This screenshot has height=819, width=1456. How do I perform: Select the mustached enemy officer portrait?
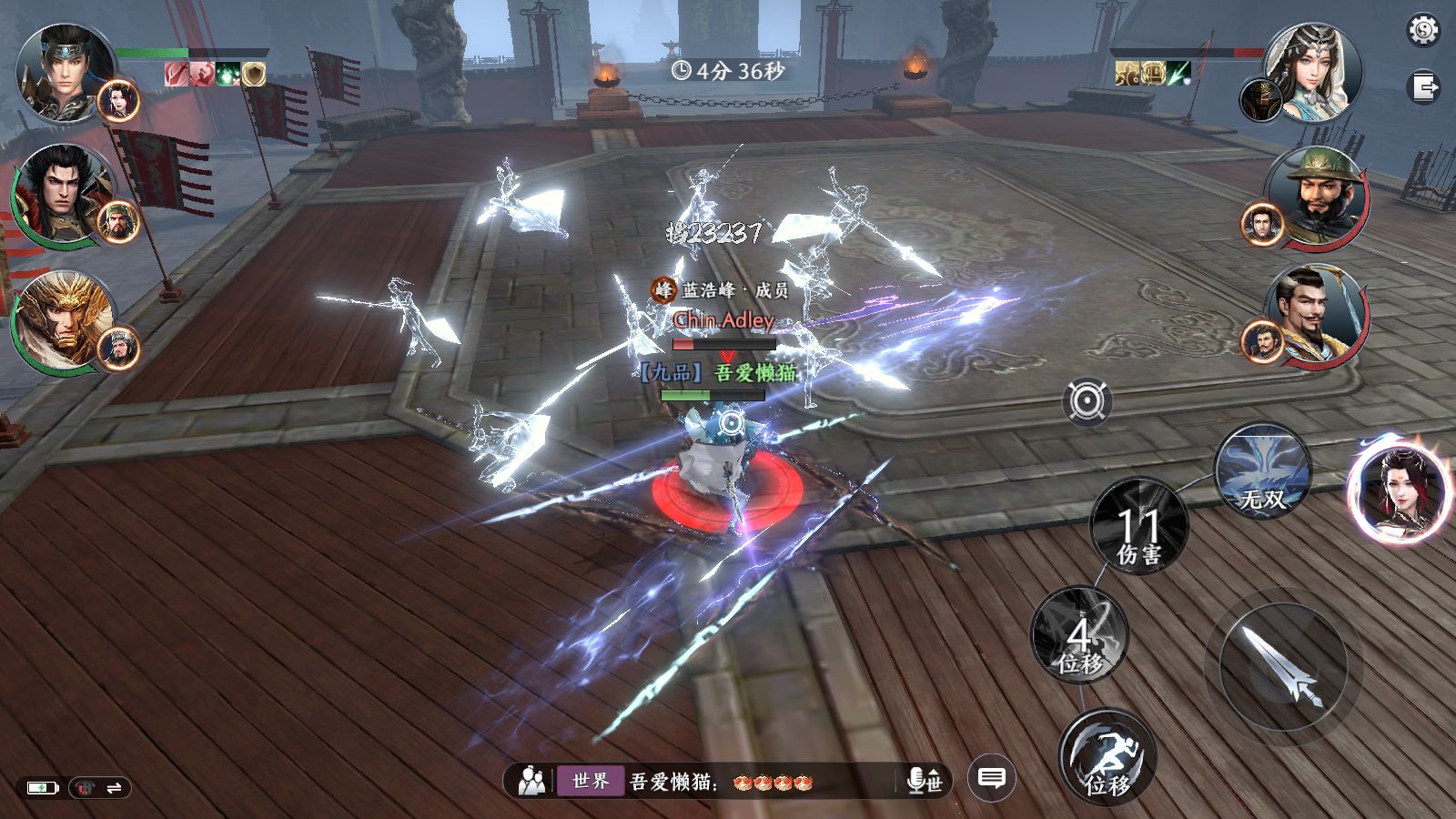tap(1319, 314)
